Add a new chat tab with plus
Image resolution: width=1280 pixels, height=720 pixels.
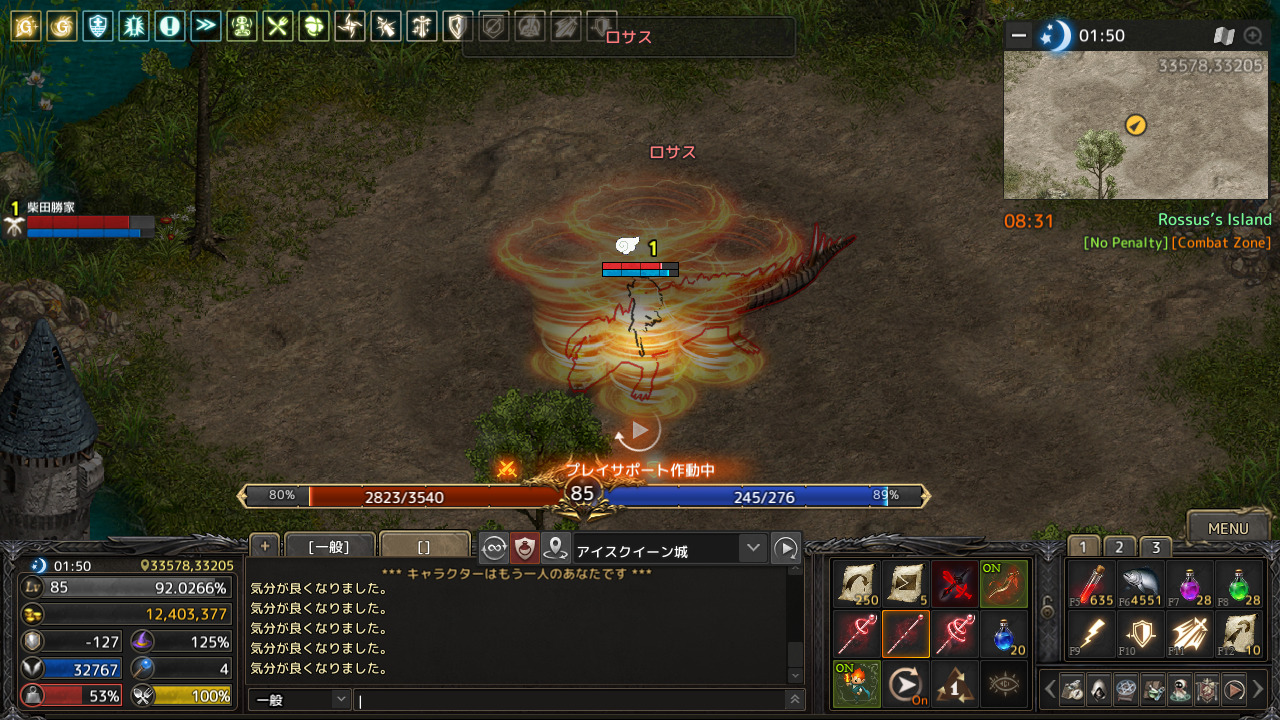265,545
